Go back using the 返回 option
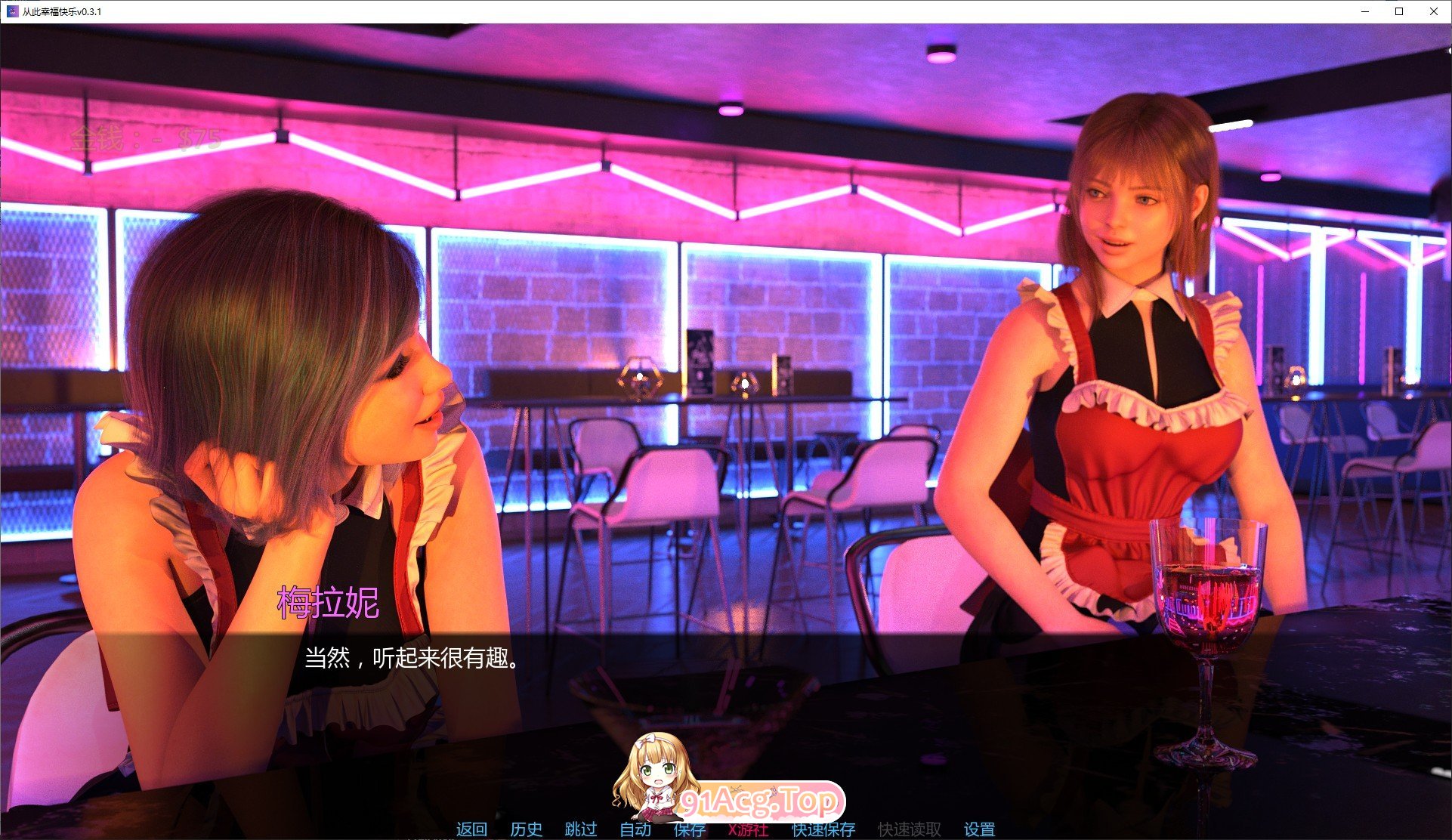This screenshot has width=1452, height=840. point(470,829)
